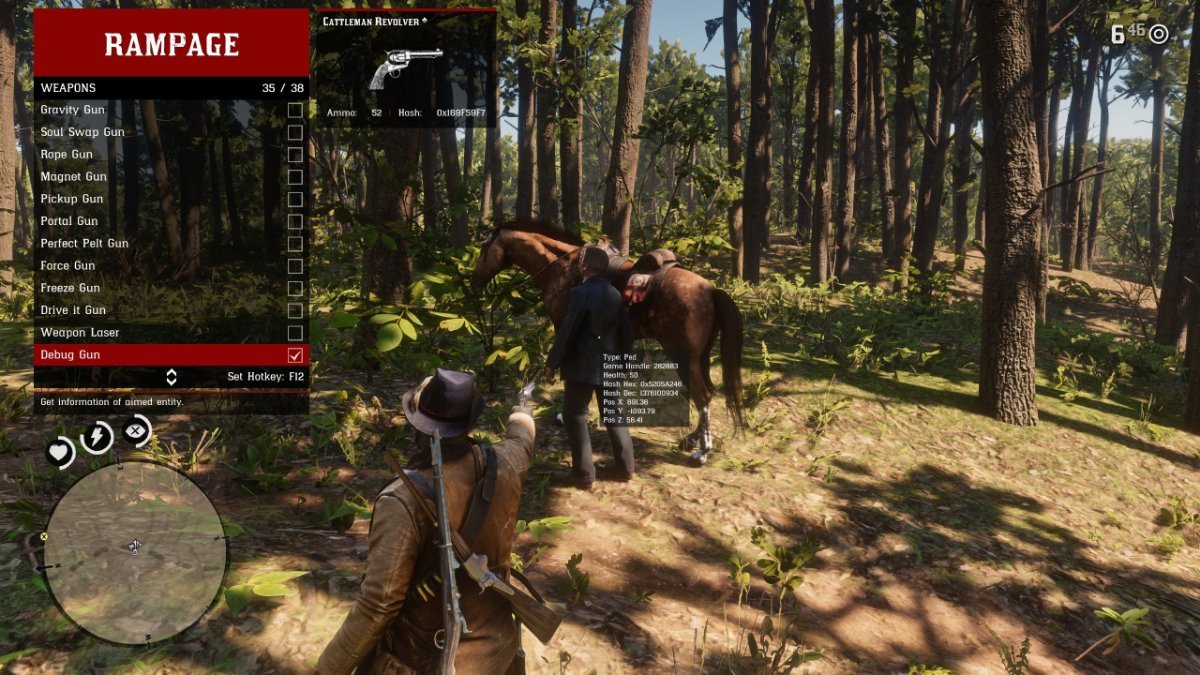This screenshot has height=675, width=1200.
Task: Uncheck the Debug Gun option
Action: coord(295,355)
